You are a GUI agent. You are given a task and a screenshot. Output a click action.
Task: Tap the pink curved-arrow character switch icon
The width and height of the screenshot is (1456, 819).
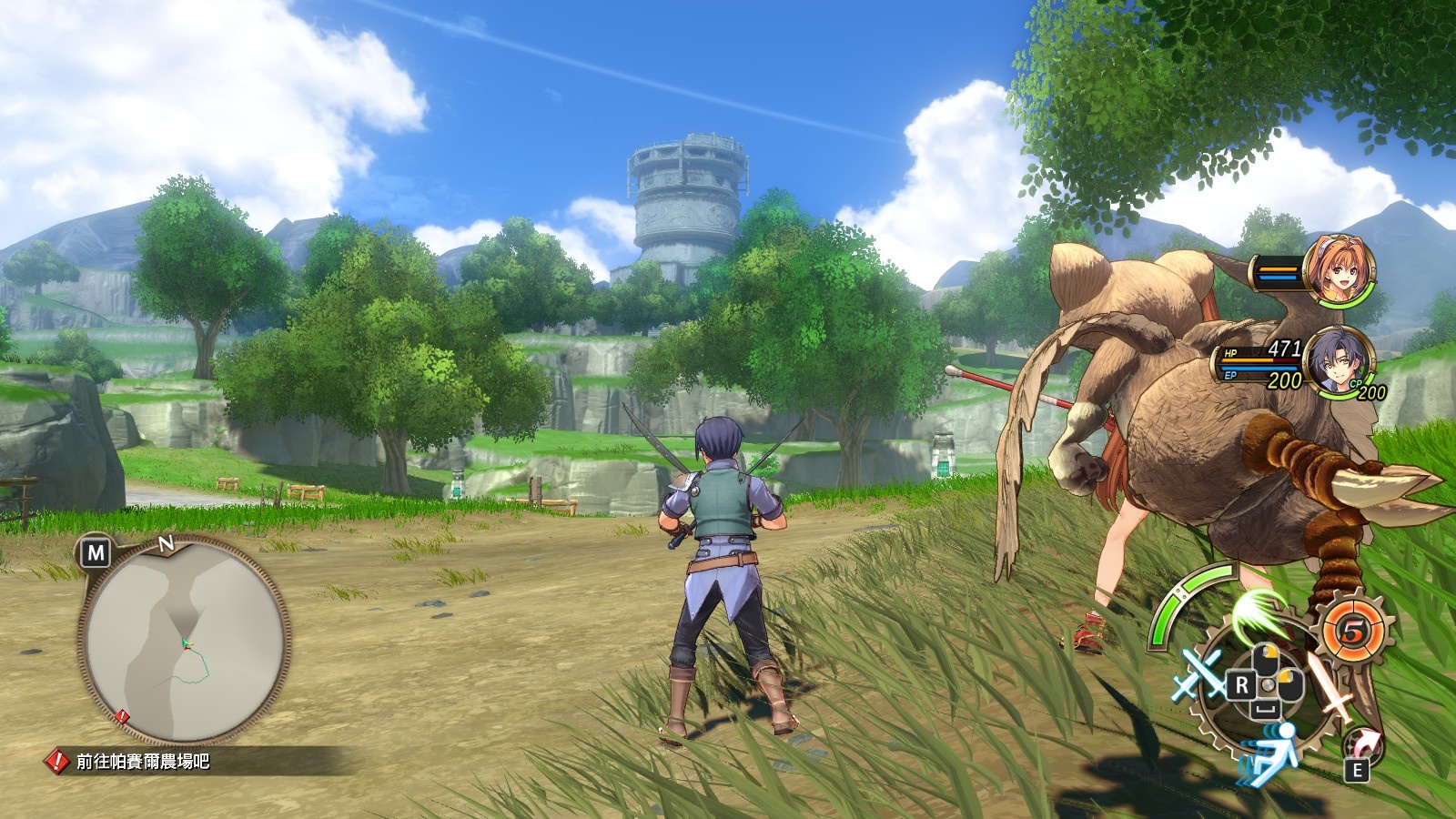pyautogui.click(x=1362, y=745)
